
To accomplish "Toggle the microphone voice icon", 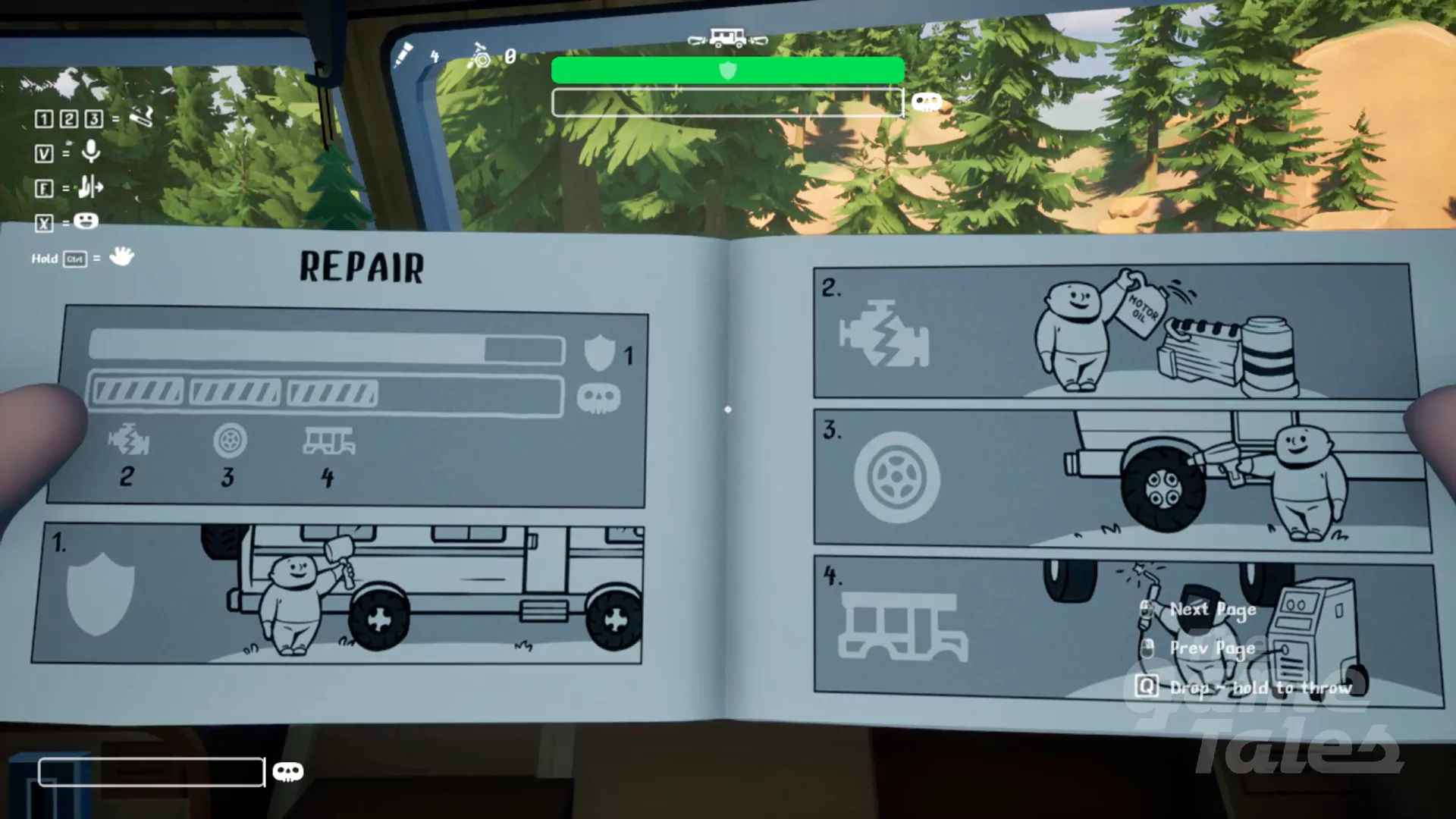I will (91, 152).
